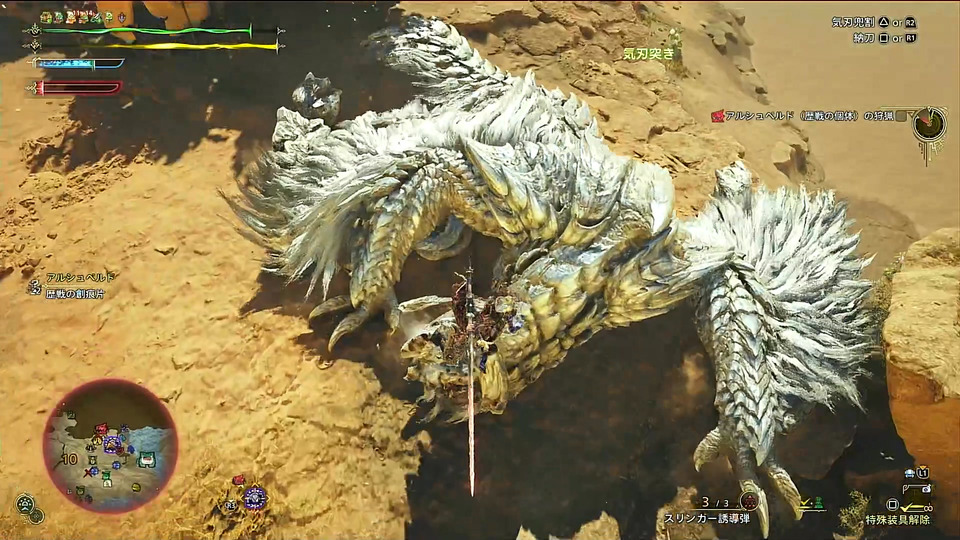Open the circular minimap

[x=110, y=446]
